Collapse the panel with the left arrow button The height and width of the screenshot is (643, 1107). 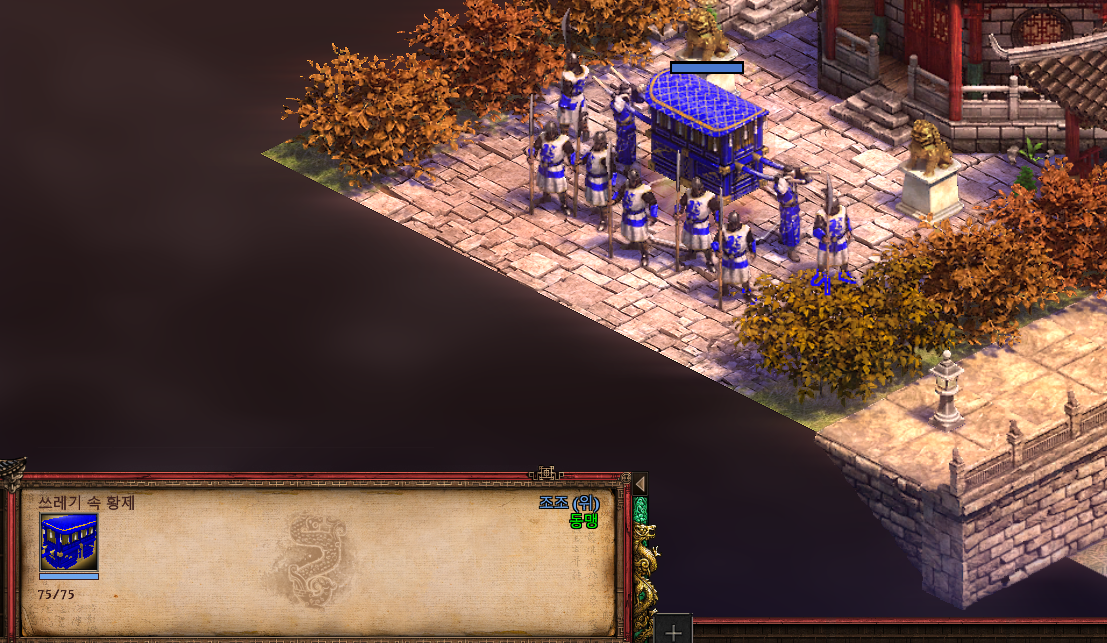click(x=639, y=484)
